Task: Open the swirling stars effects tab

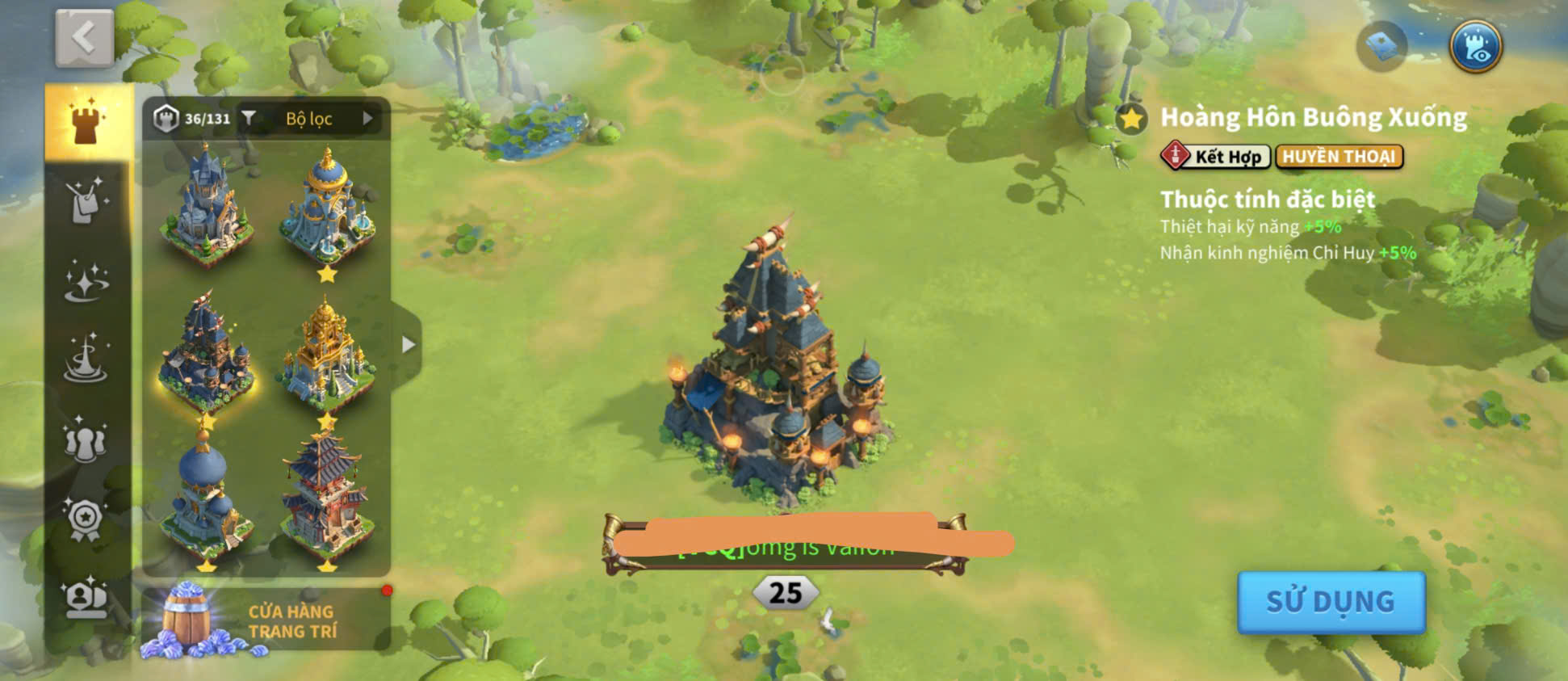Action: coord(86,280)
